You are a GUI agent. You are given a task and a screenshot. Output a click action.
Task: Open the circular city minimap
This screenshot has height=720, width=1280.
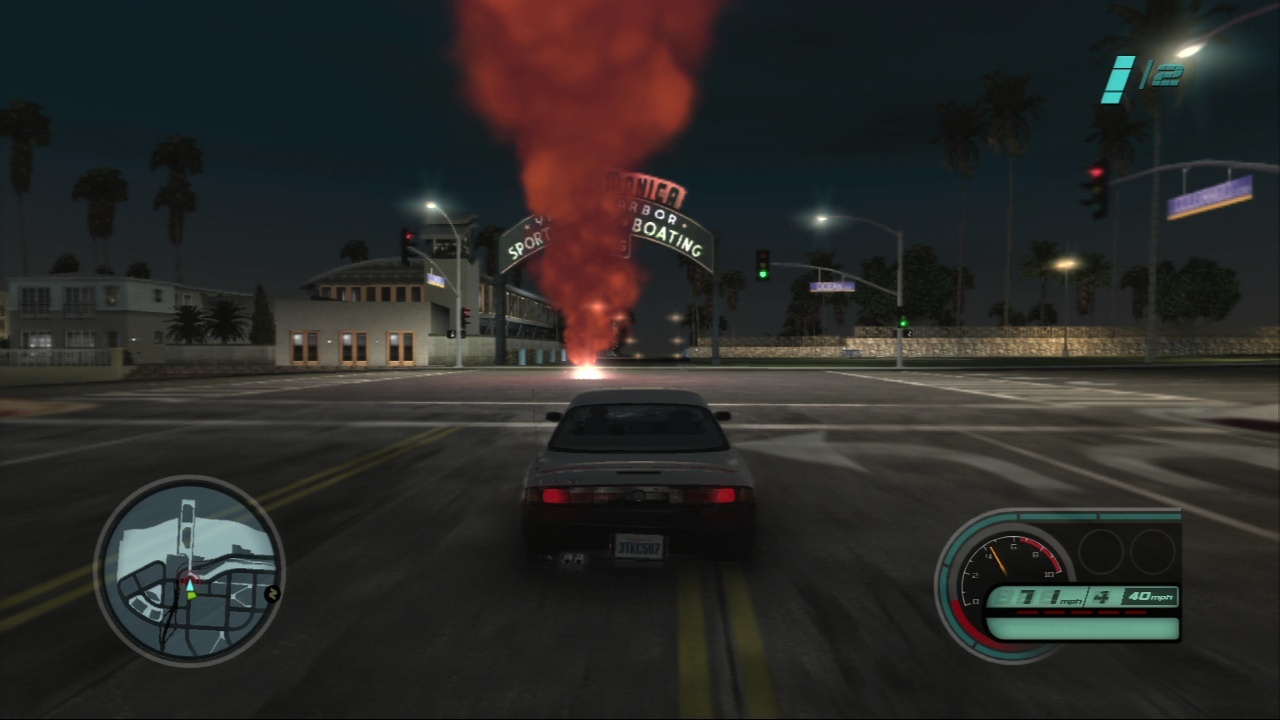point(189,570)
